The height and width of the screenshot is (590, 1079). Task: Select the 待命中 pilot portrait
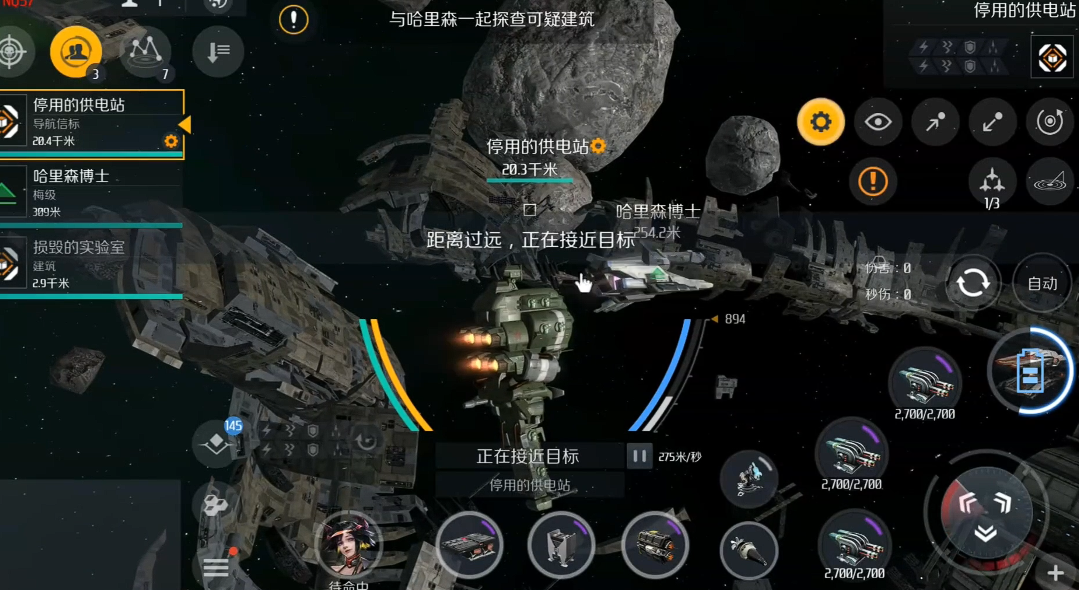(x=349, y=547)
